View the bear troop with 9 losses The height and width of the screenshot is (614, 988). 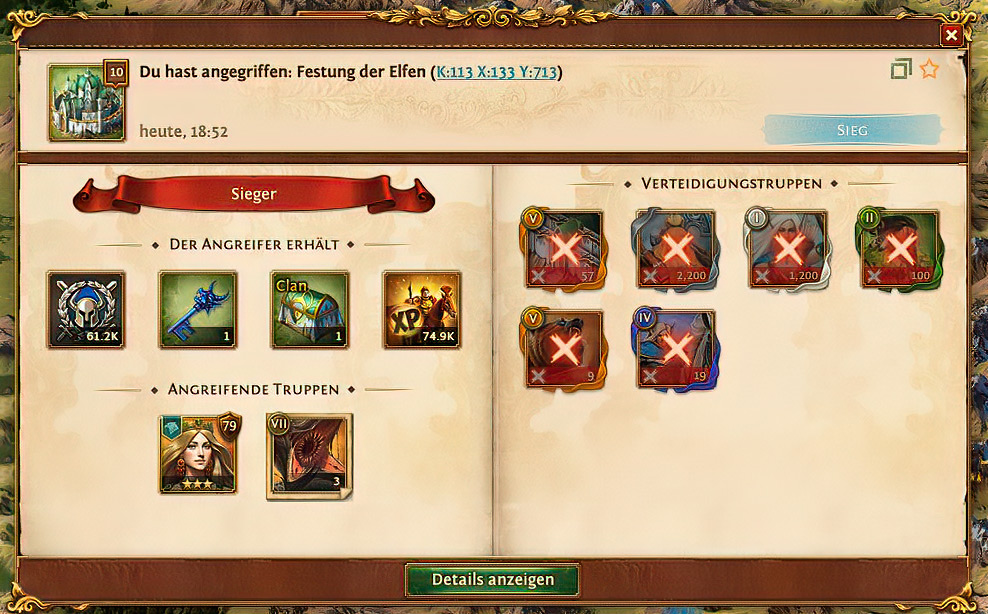564,348
